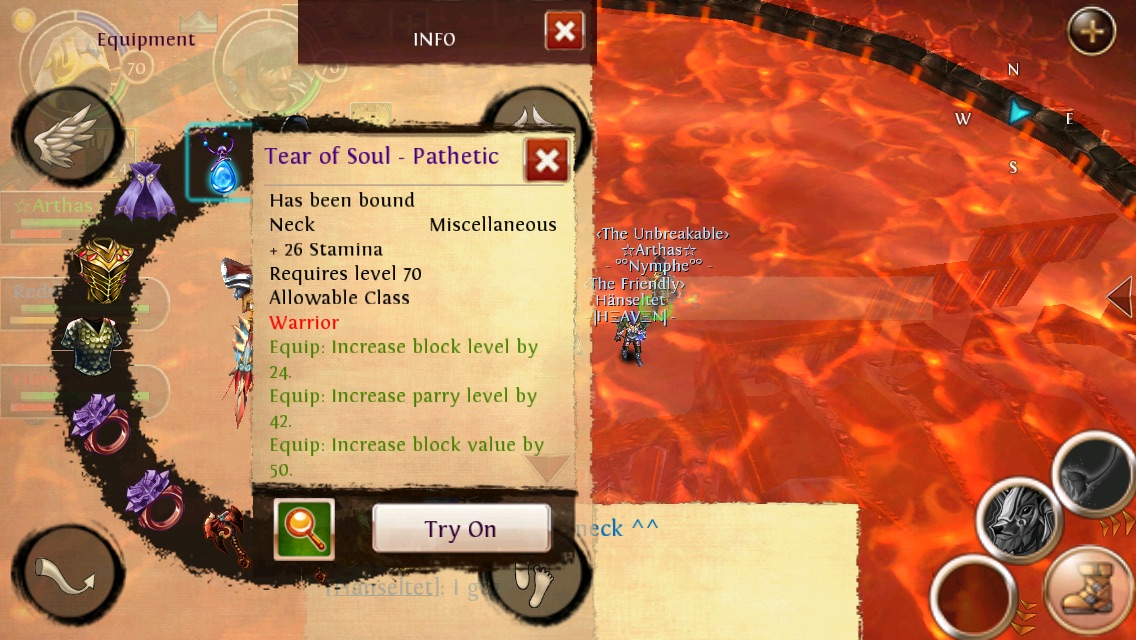Tap the footprint button
Viewport: 1136px width, 640px height.
click(x=540, y=580)
